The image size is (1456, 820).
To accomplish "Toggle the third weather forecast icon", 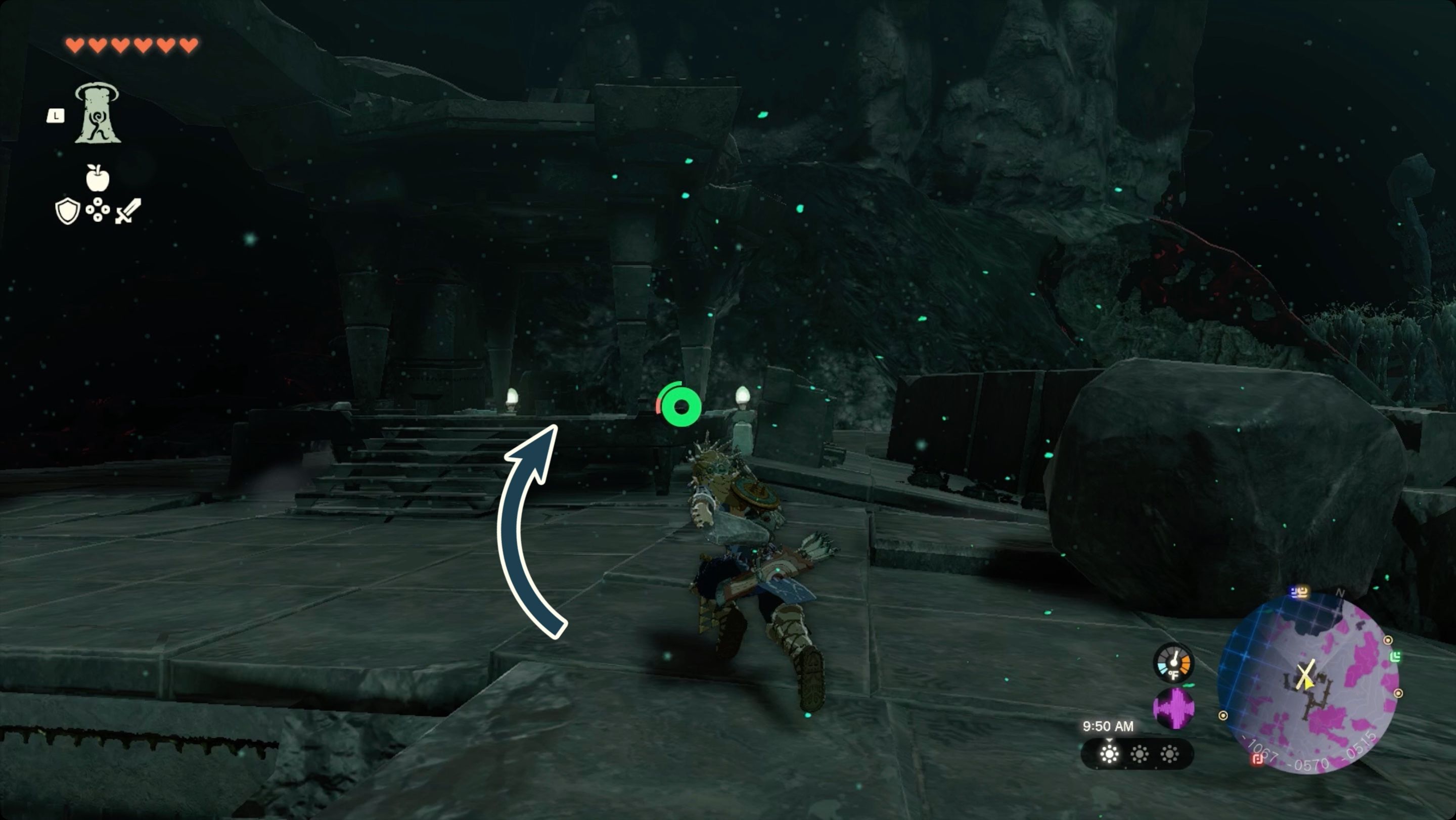I will 1169,755.
